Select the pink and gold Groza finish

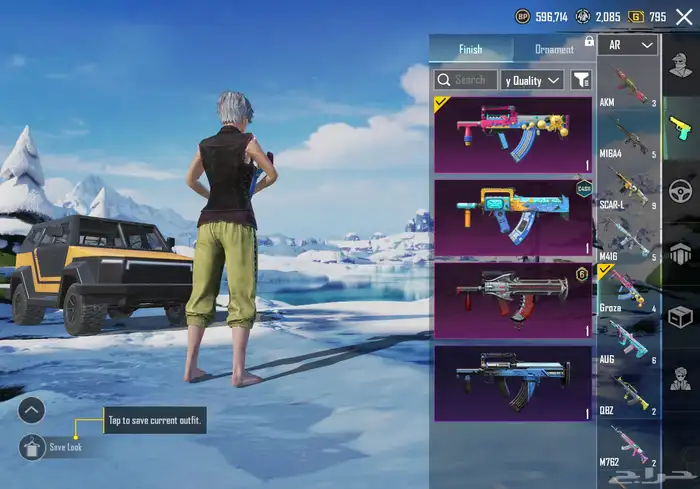click(x=514, y=134)
